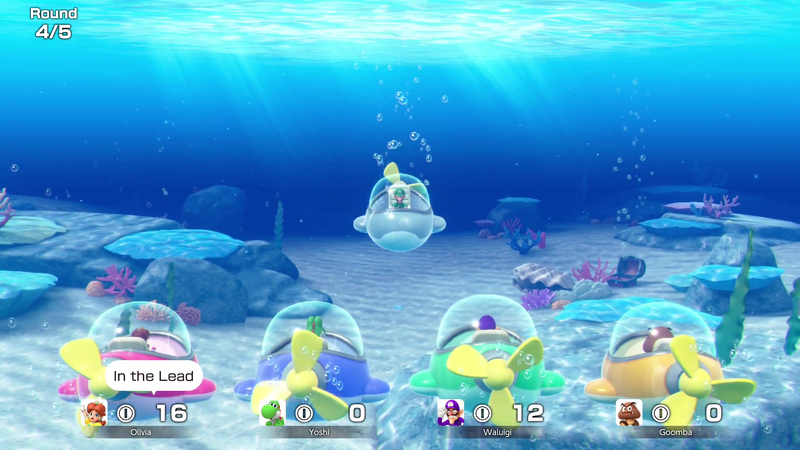Image resolution: width=800 pixels, height=450 pixels.
Task: Select Waluigi's player portrait
Action: (450, 412)
